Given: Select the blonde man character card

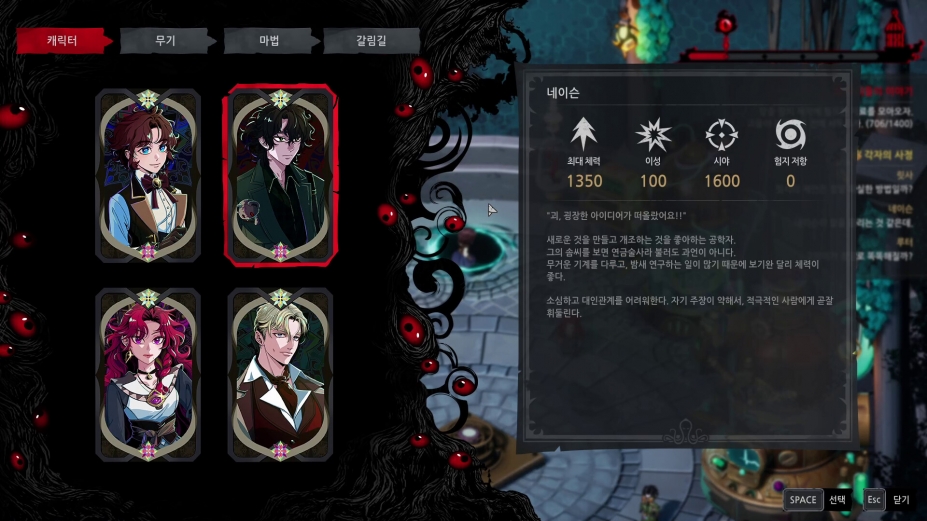Looking at the screenshot, I should 280,374.
